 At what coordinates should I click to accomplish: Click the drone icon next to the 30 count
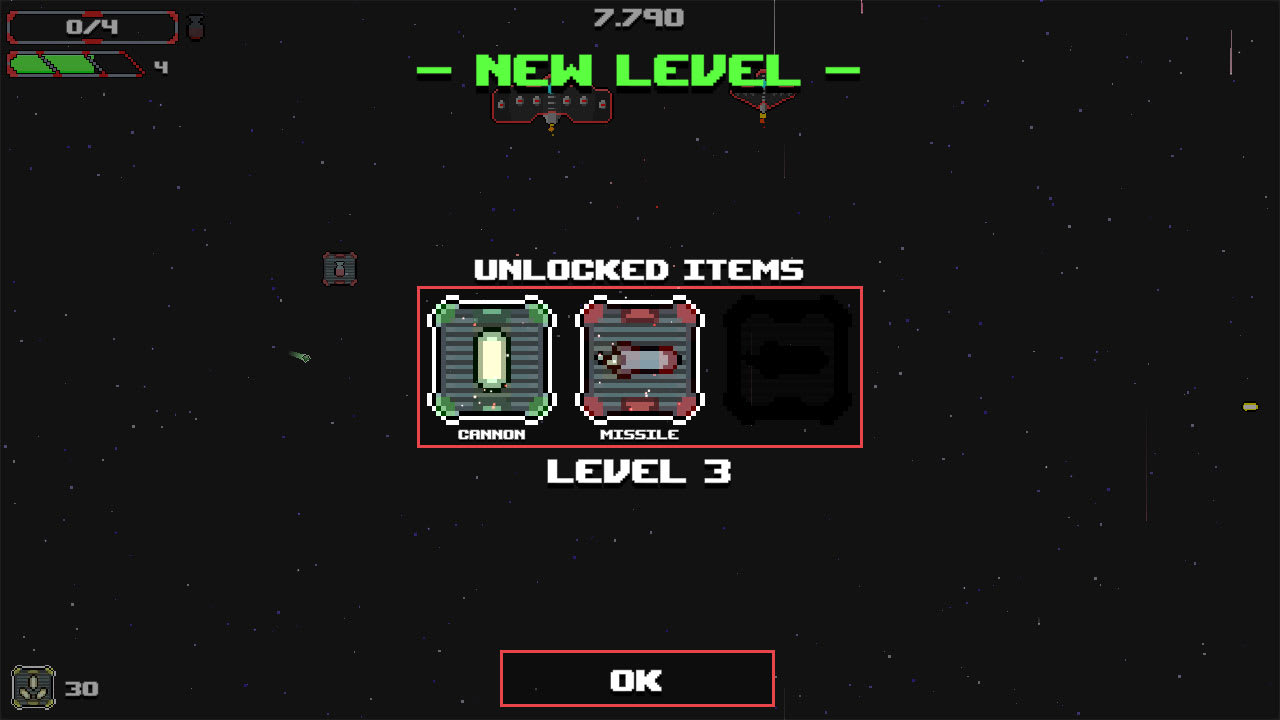[x=34, y=686]
